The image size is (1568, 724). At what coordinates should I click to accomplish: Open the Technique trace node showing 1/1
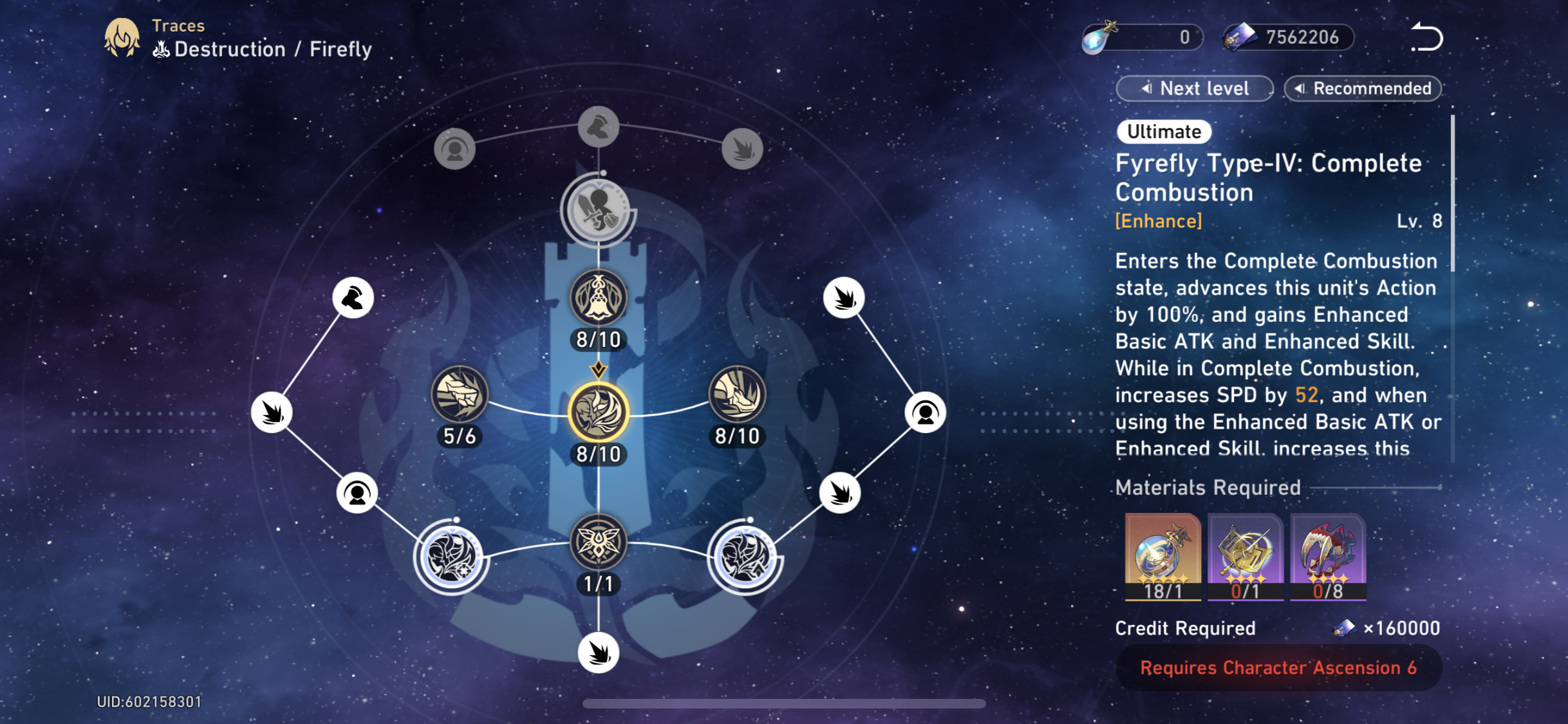tap(598, 543)
